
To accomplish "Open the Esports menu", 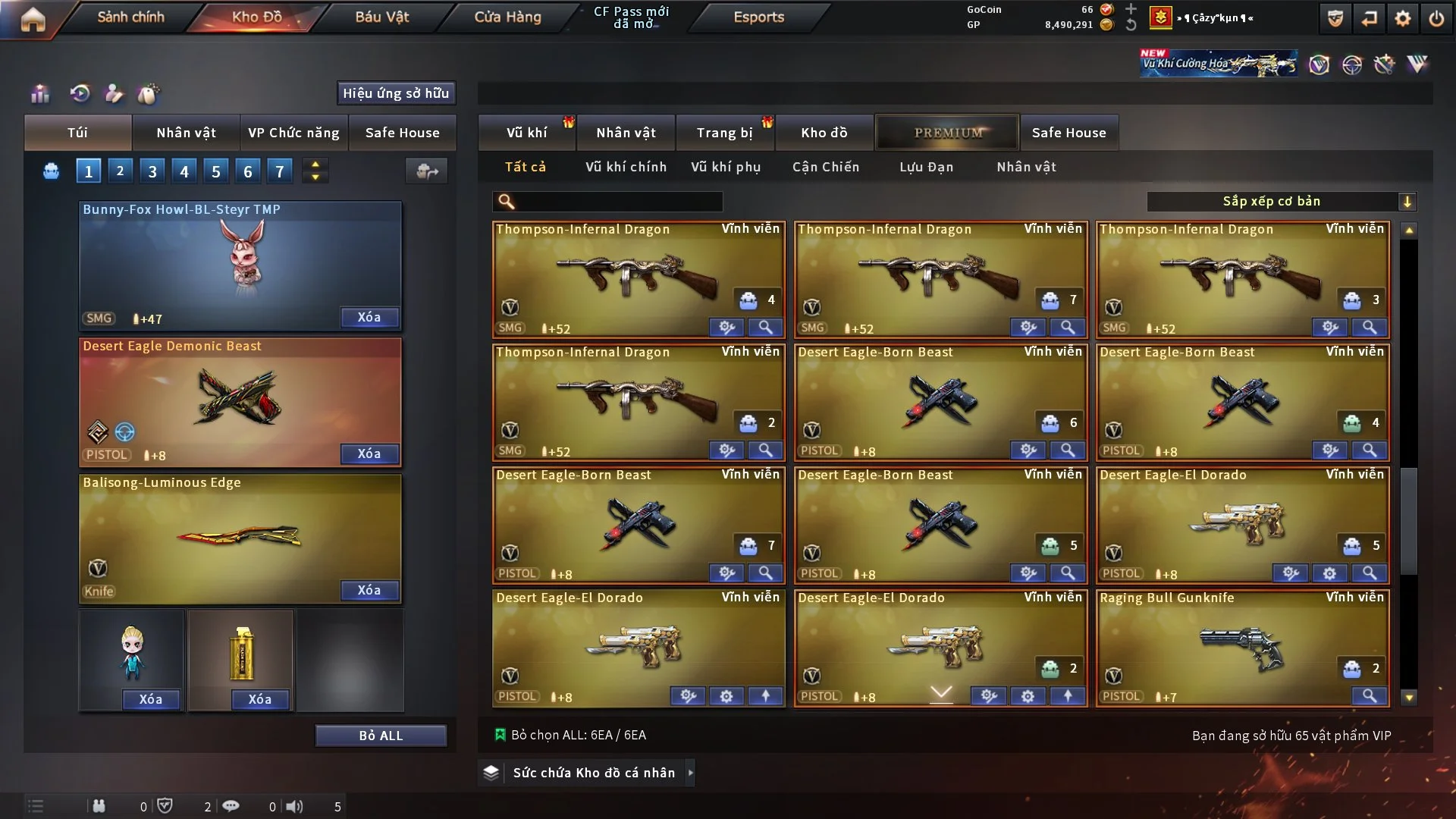I will (758, 17).
